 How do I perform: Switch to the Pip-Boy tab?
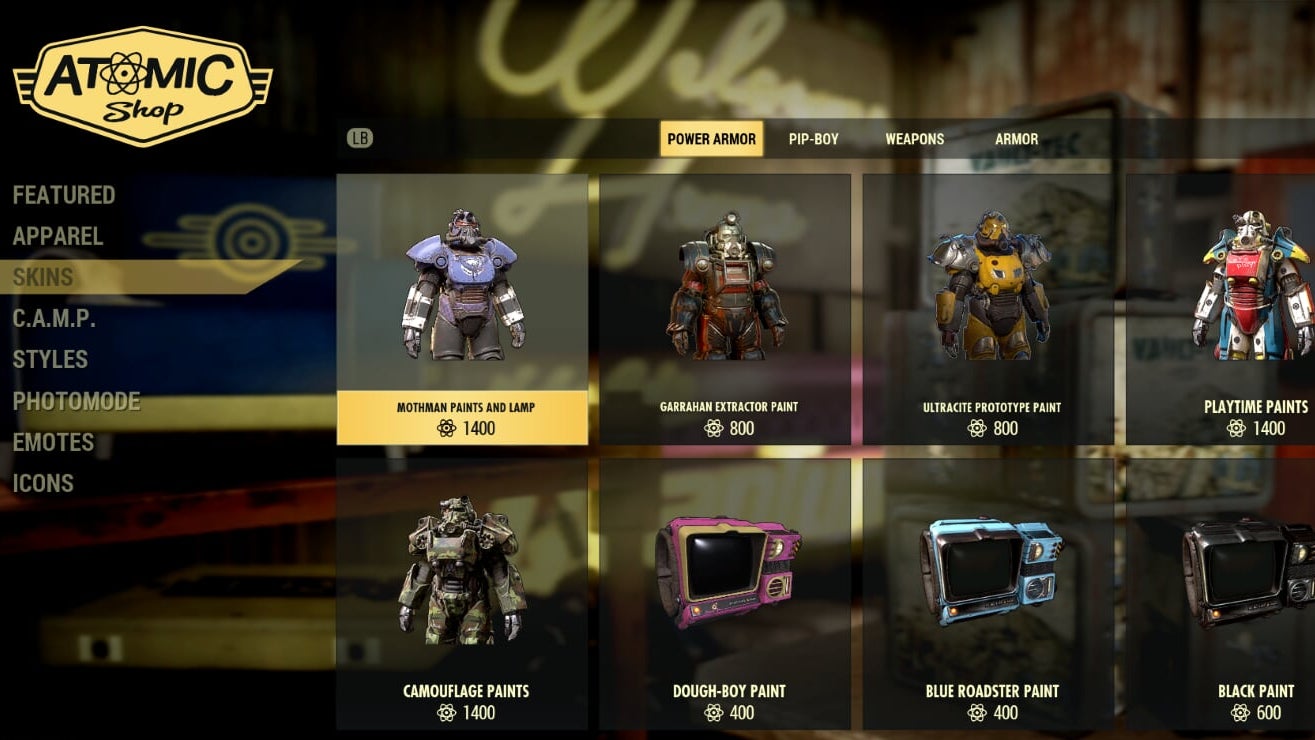813,139
